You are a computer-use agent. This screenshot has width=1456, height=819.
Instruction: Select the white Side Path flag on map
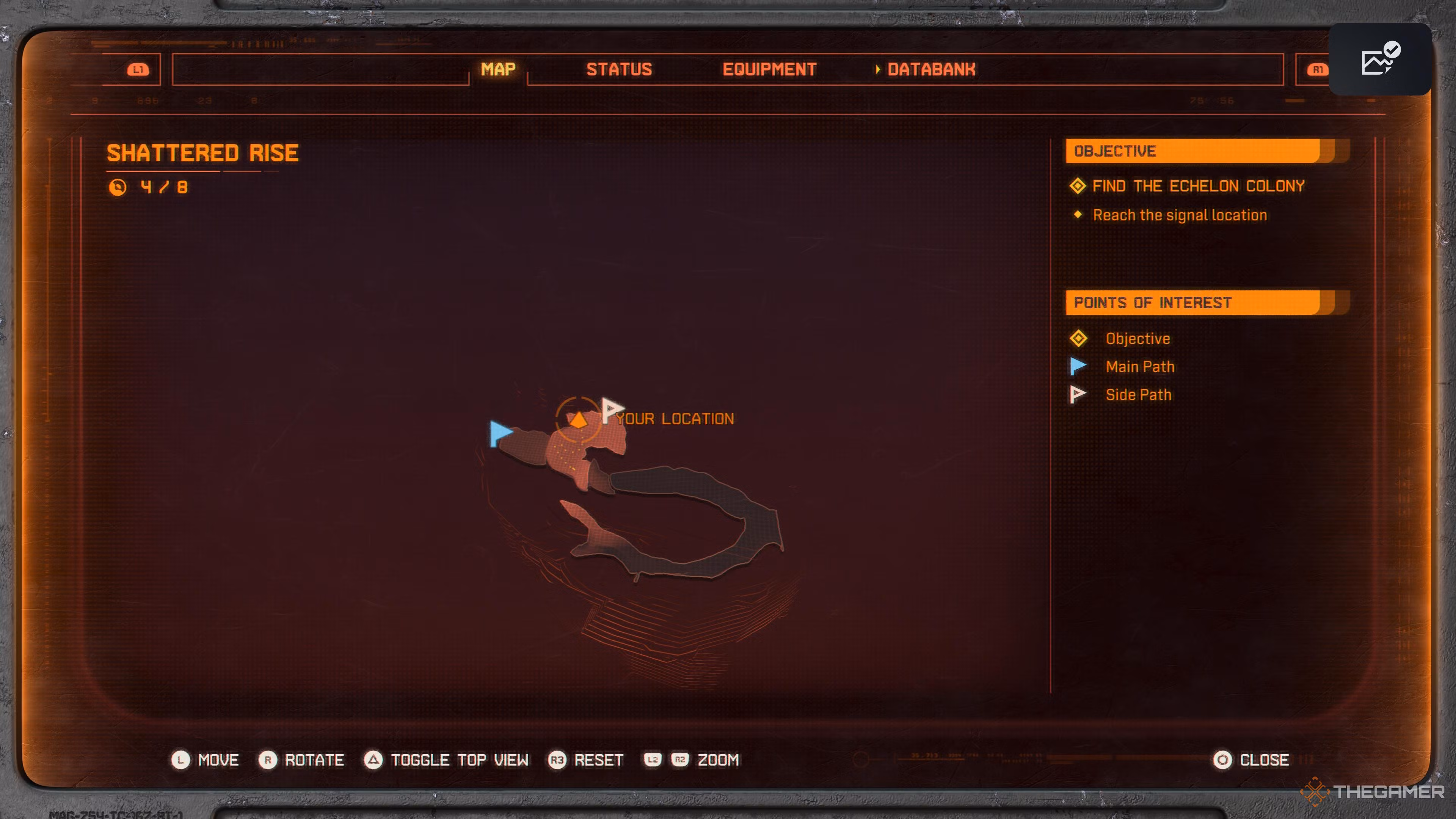[x=611, y=409]
